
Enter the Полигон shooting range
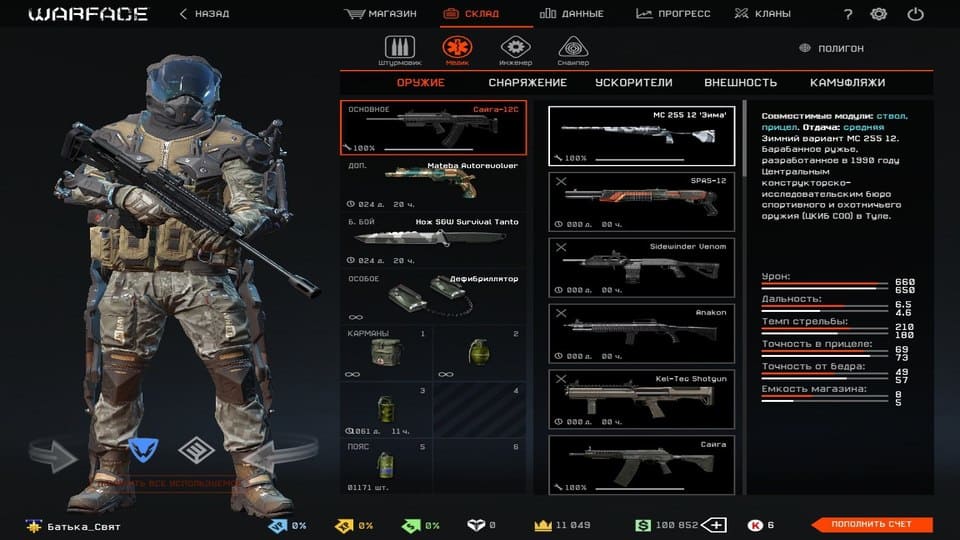pos(831,48)
